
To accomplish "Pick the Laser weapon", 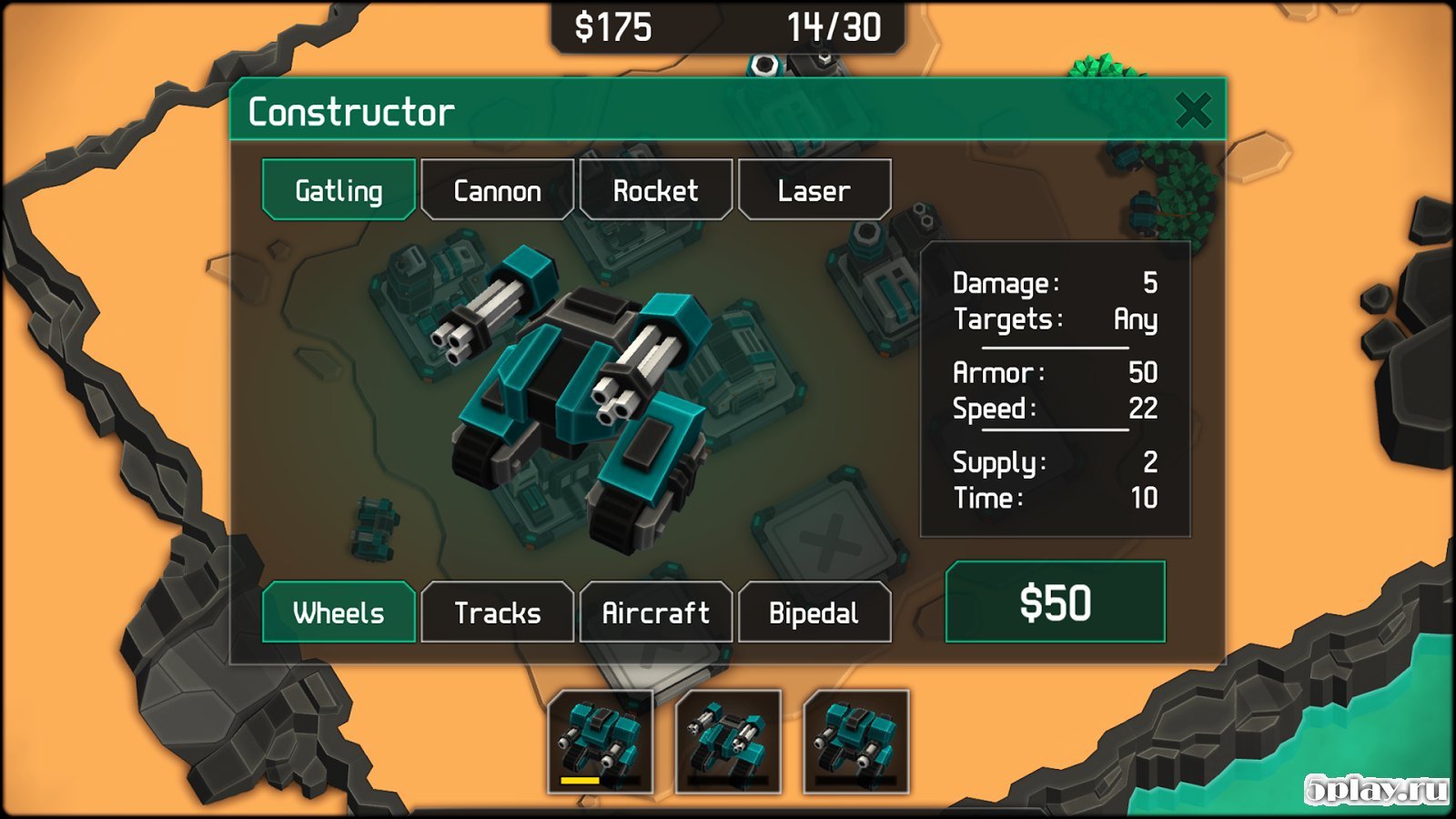I will (814, 190).
